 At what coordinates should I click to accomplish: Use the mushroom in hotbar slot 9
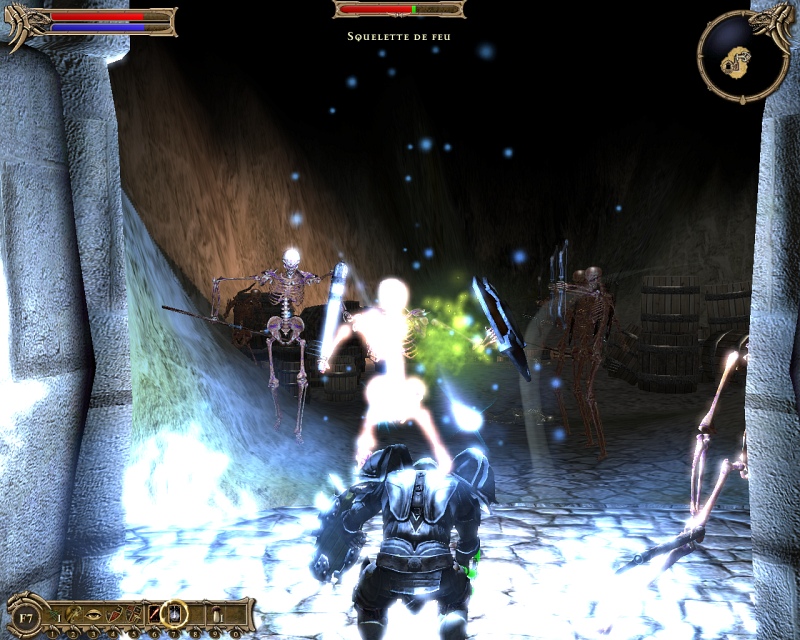pyautogui.click(x=214, y=612)
